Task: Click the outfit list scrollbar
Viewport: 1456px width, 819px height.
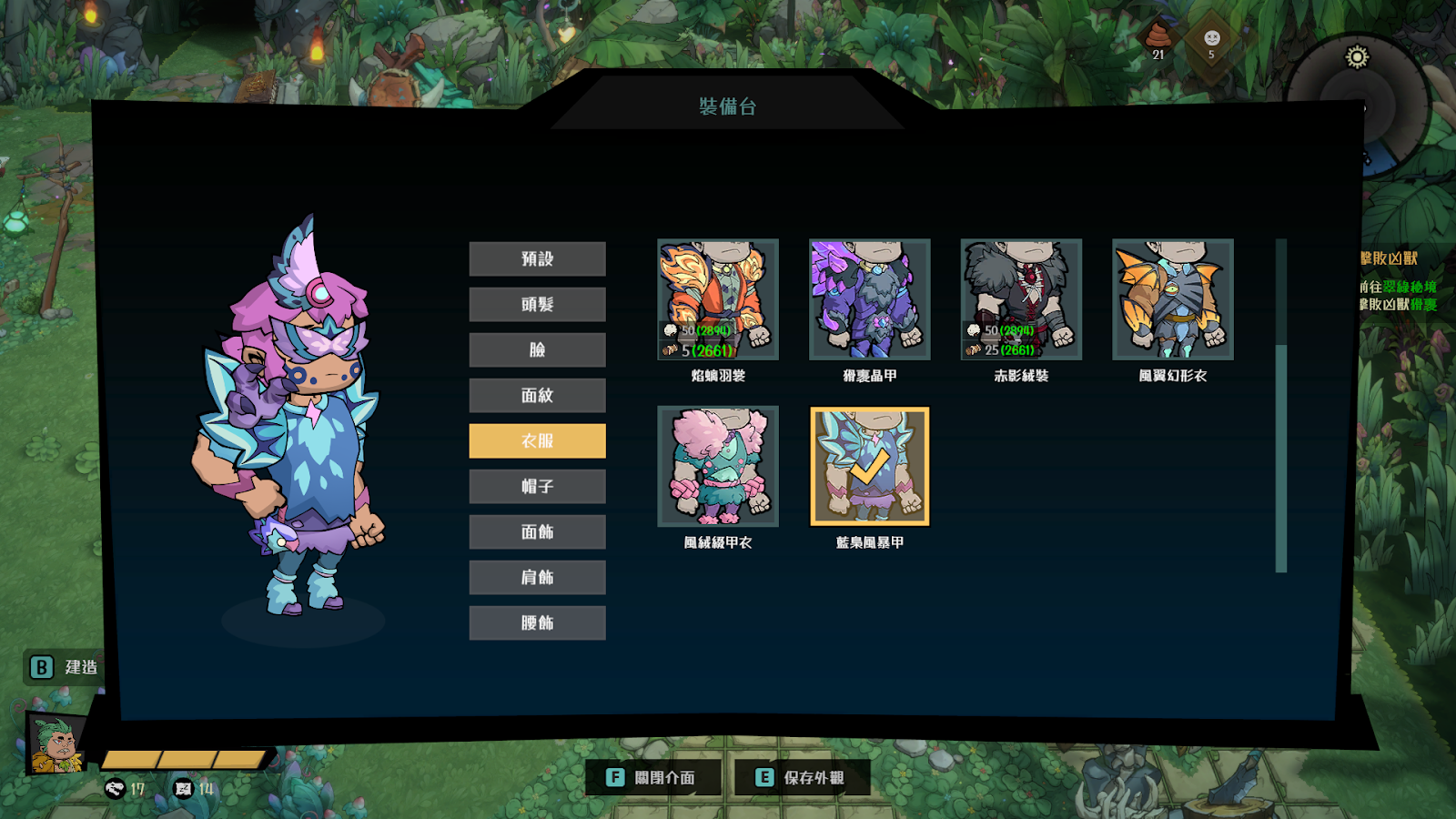Action: coord(1281,405)
